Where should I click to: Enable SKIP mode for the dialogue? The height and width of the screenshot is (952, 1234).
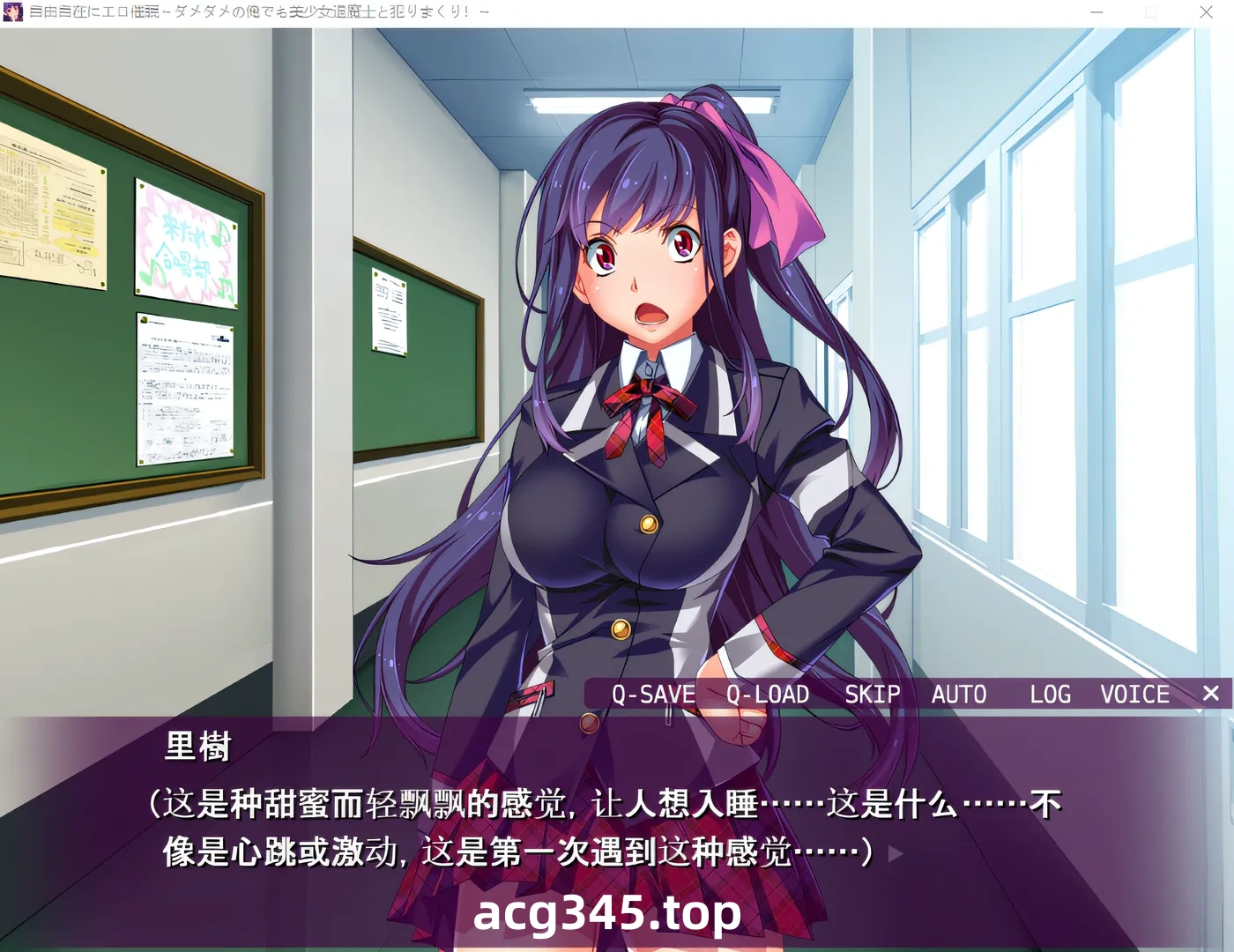click(x=873, y=695)
